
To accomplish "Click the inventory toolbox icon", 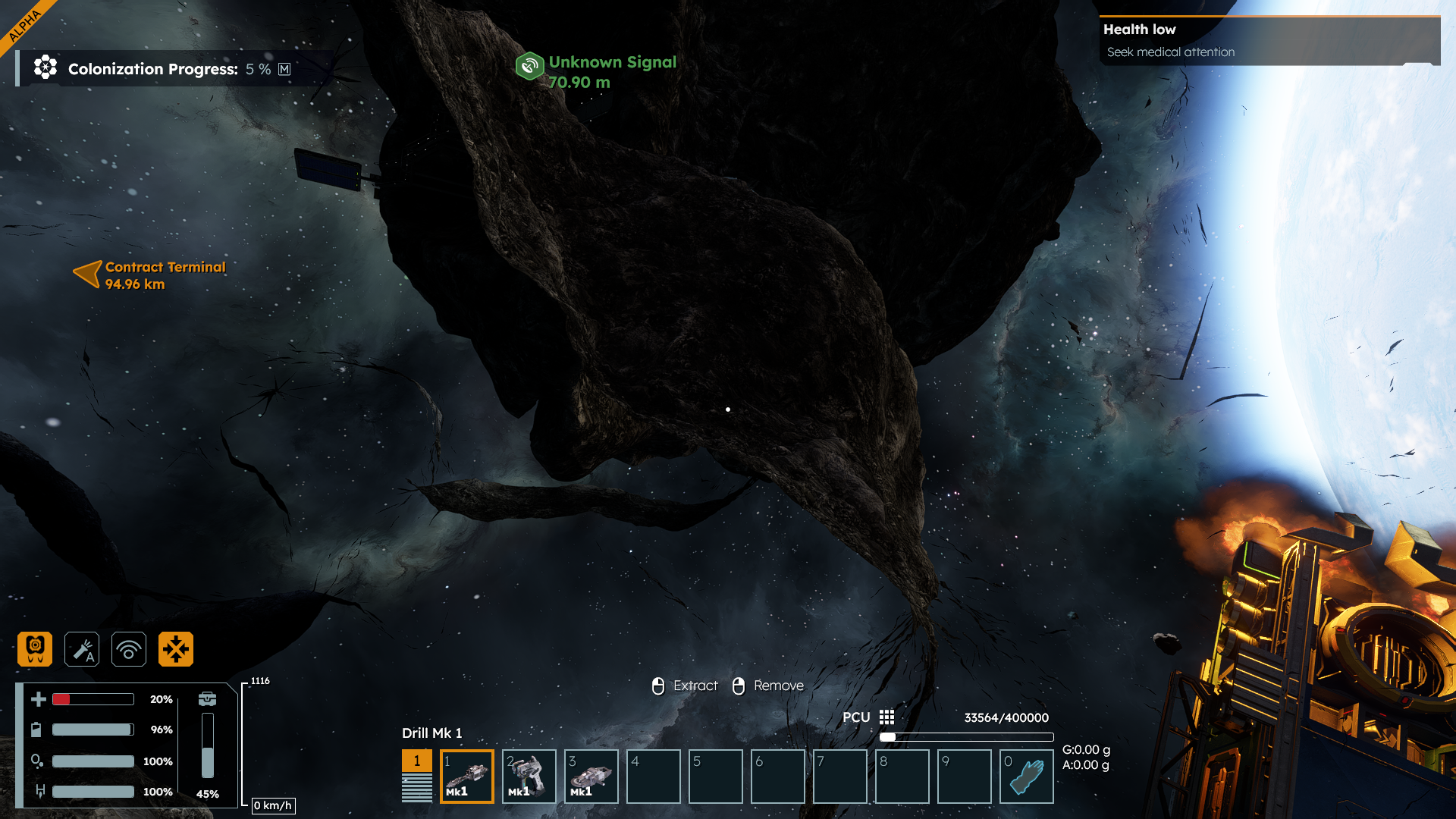I will (207, 698).
